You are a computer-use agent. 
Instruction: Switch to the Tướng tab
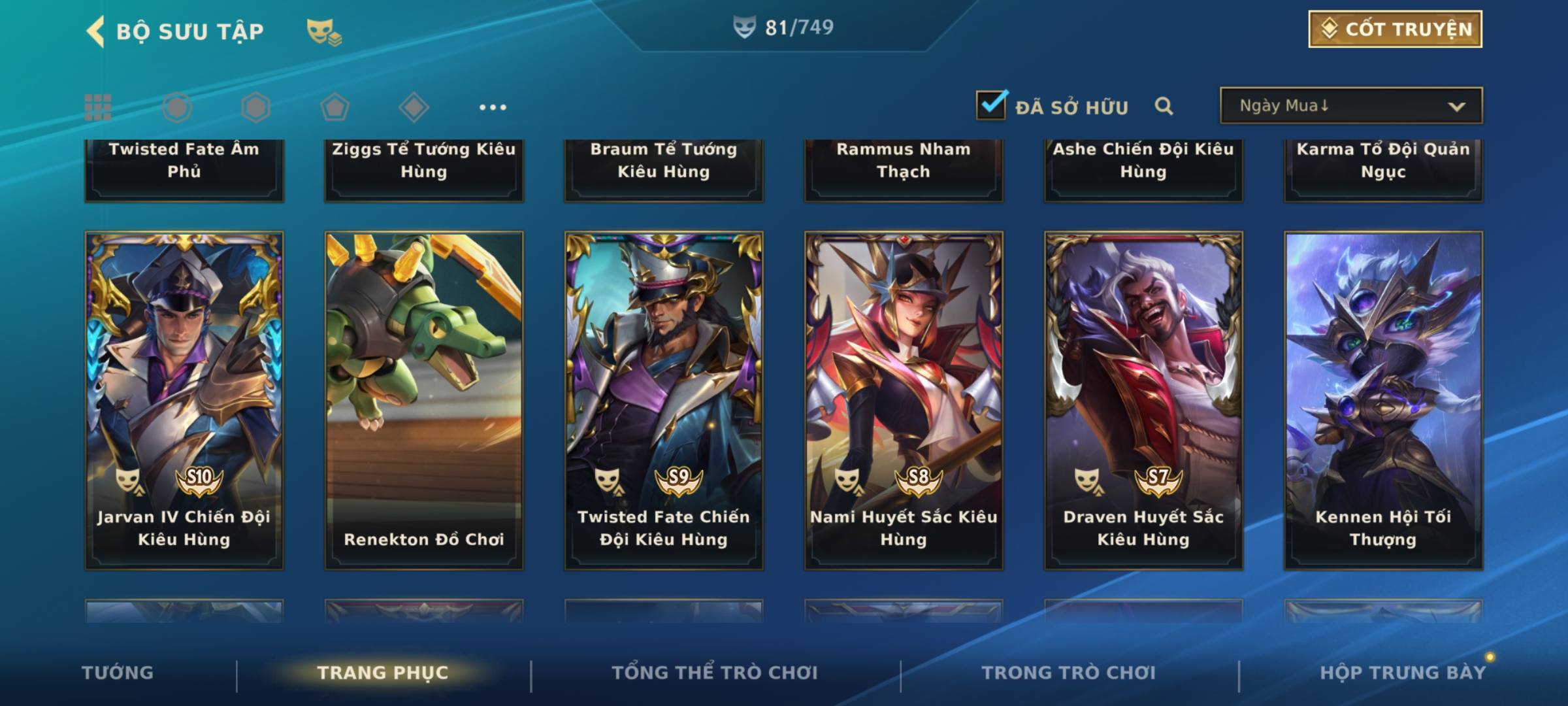[x=118, y=673]
